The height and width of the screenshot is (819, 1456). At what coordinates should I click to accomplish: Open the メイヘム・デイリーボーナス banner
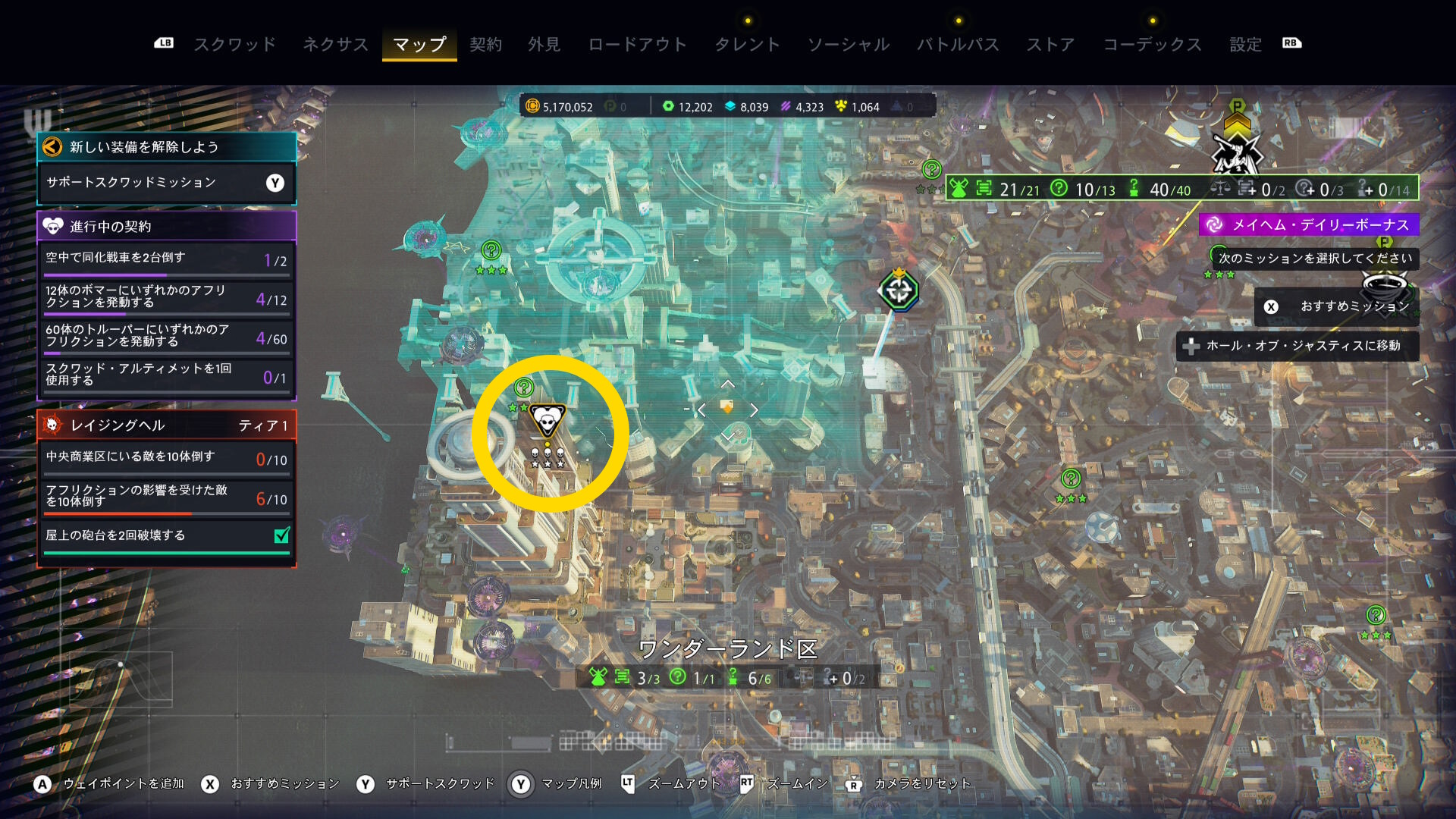click(x=1309, y=224)
